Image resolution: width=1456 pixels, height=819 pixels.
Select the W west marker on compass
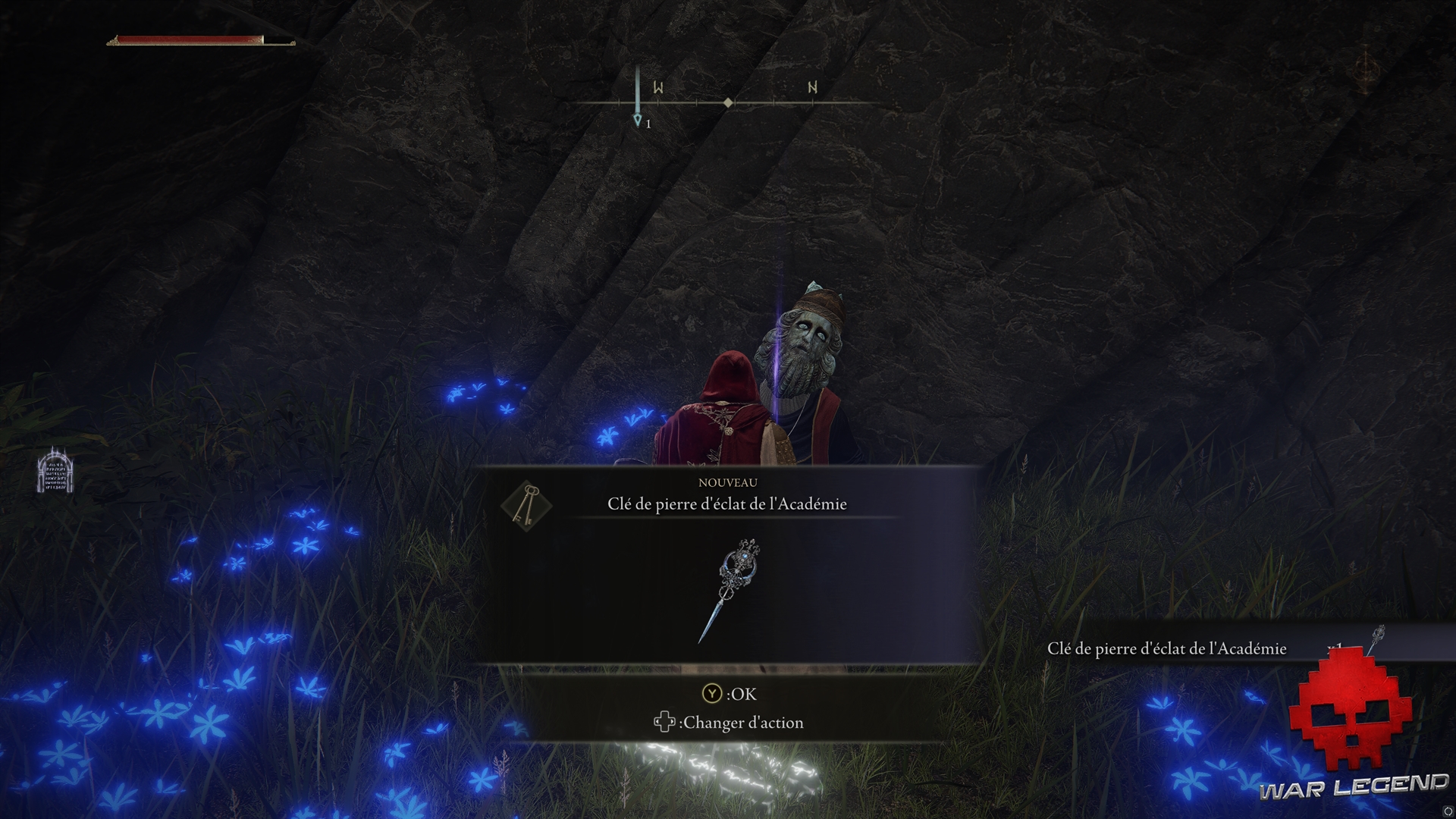click(x=659, y=88)
